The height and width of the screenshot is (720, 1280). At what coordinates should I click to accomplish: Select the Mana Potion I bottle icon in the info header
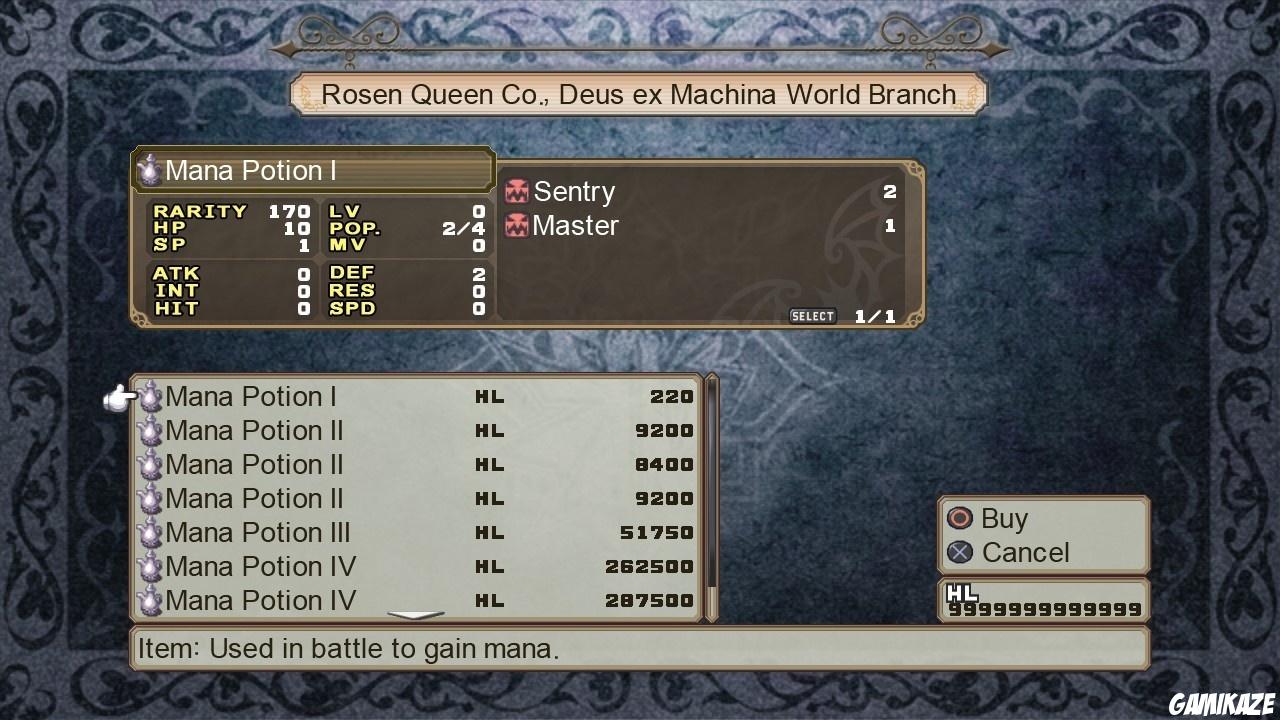tap(150, 169)
